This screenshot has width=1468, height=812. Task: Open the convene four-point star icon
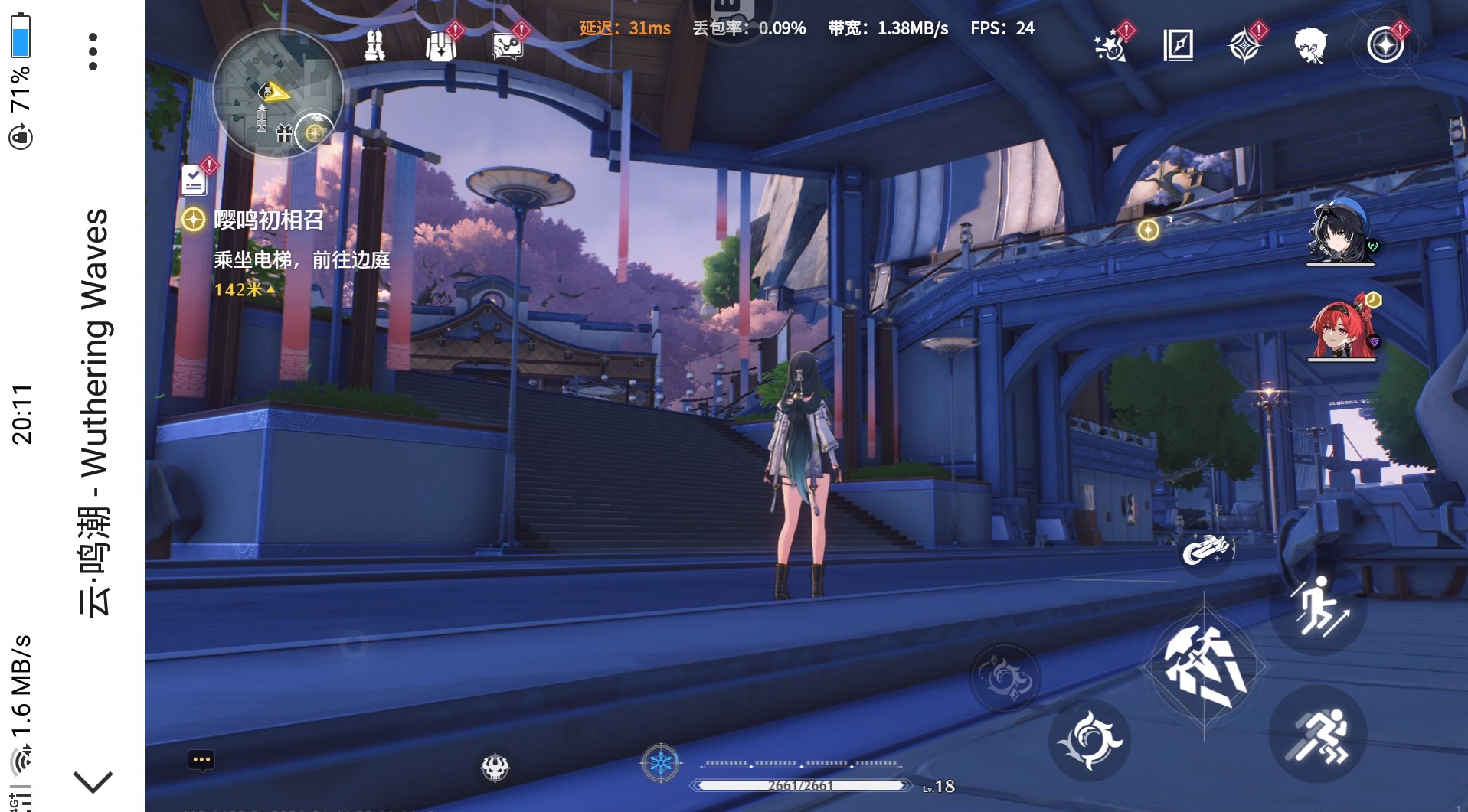1244,45
